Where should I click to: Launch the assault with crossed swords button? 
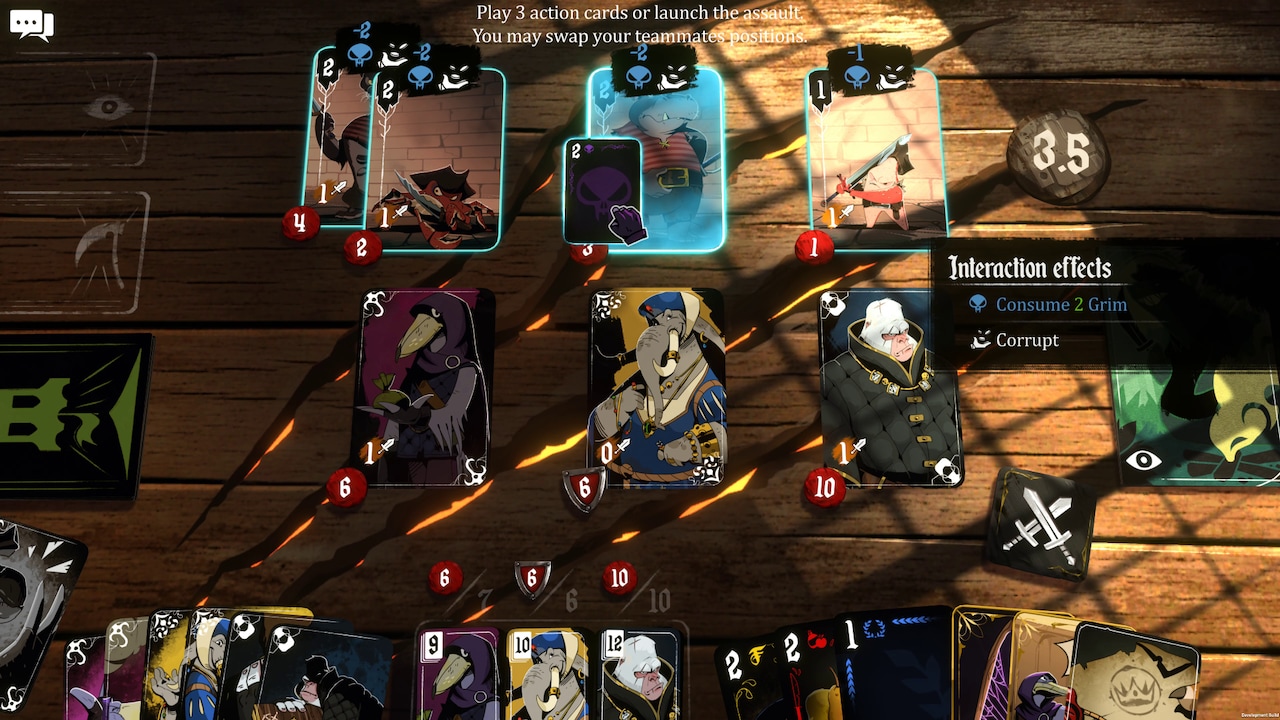point(1040,524)
